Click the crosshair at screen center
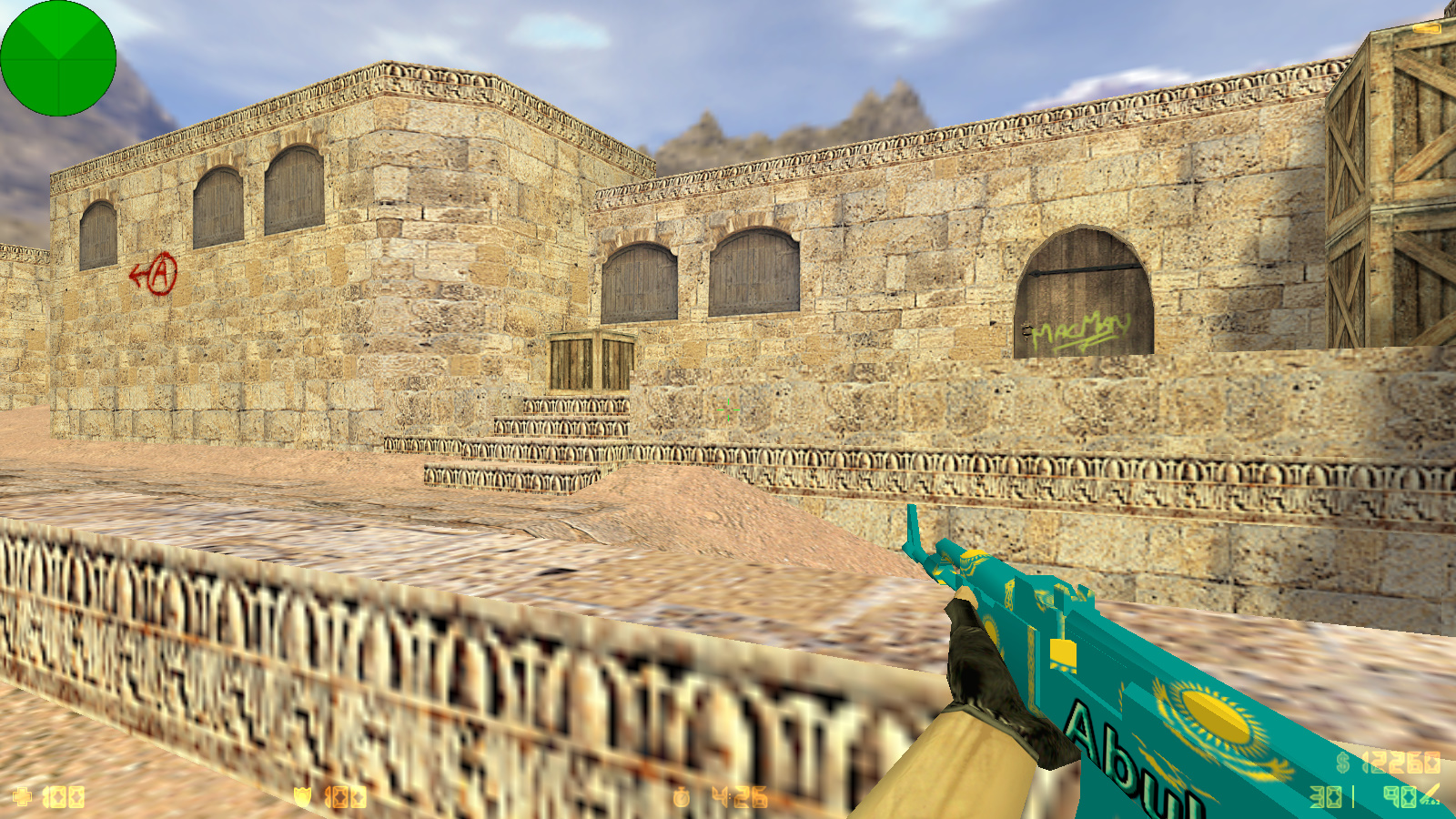 click(728, 409)
